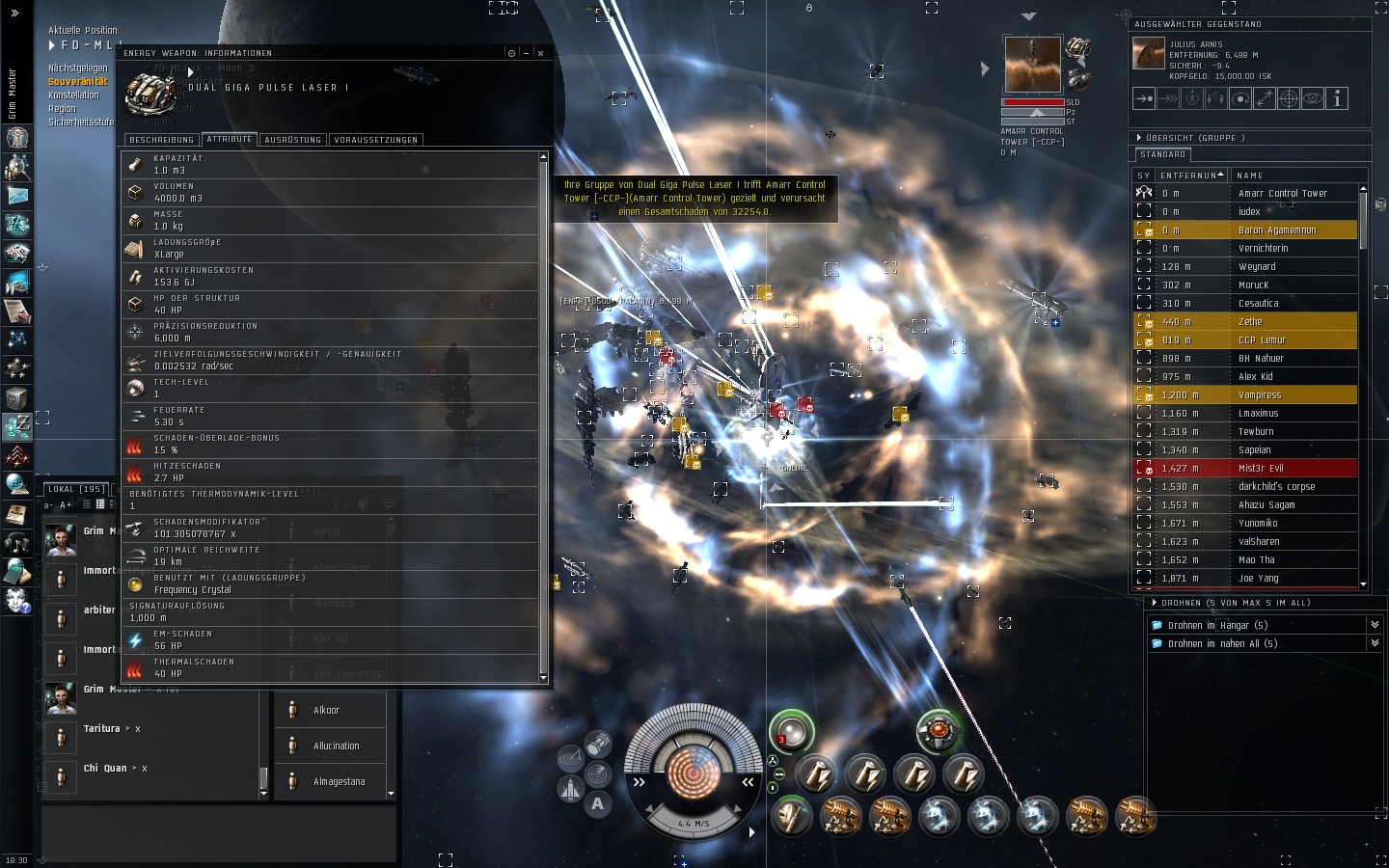Select Alkoor in the local member list

(x=326, y=711)
